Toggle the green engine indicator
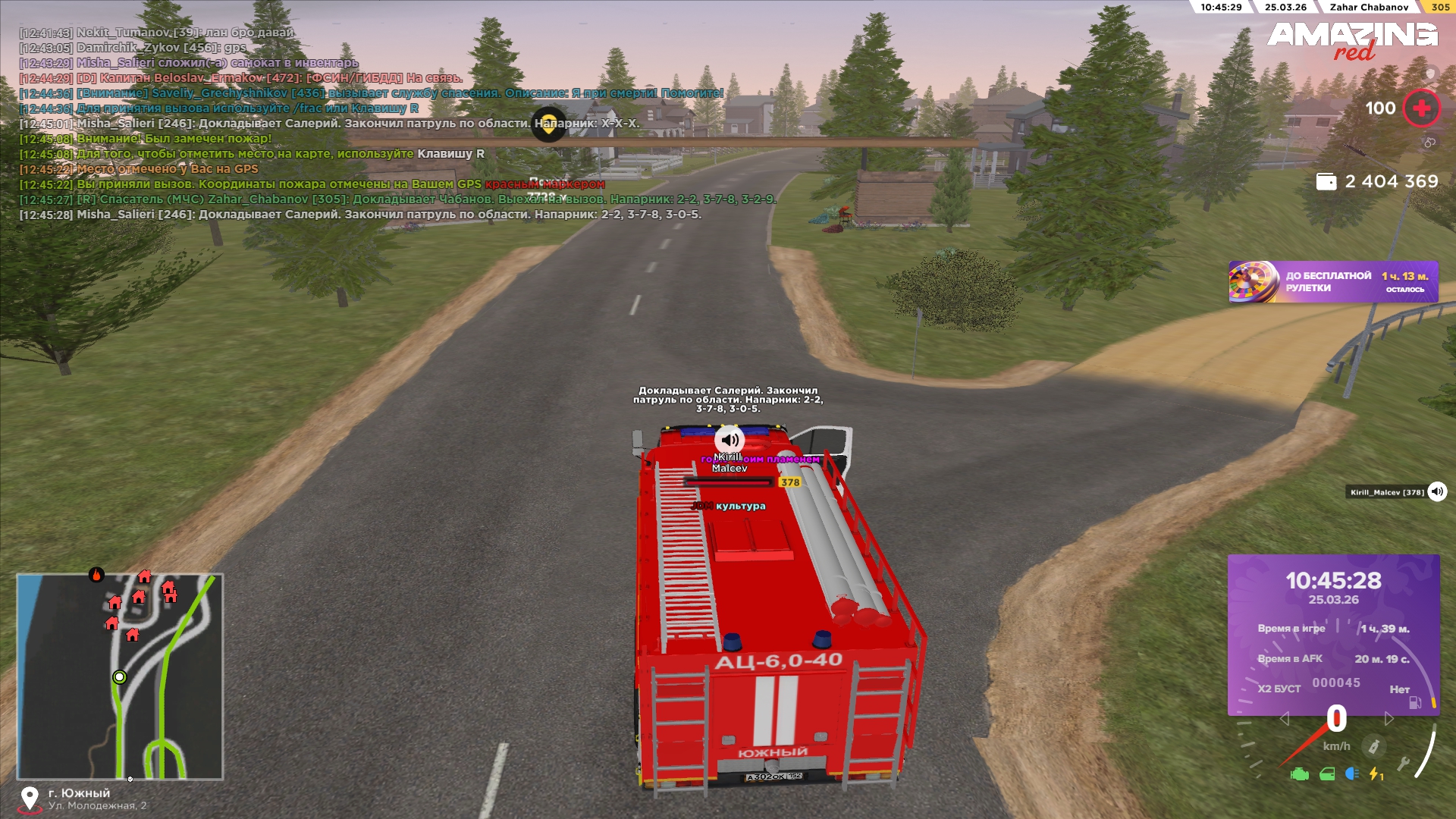This screenshot has height=819, width=1456. tap(1300, 774)
